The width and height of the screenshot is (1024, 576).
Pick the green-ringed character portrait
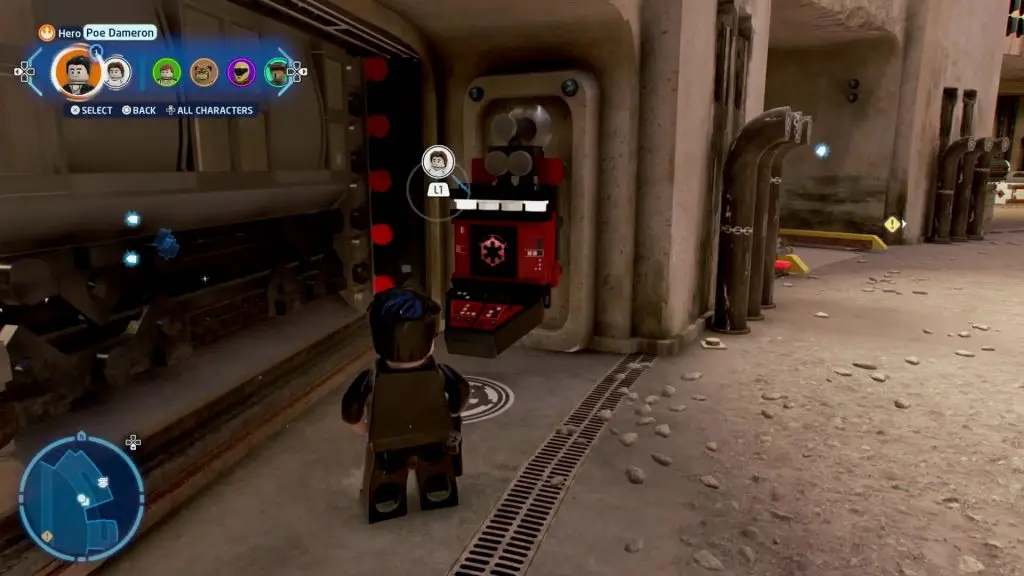pyautogui.click(x=166, y=72)
